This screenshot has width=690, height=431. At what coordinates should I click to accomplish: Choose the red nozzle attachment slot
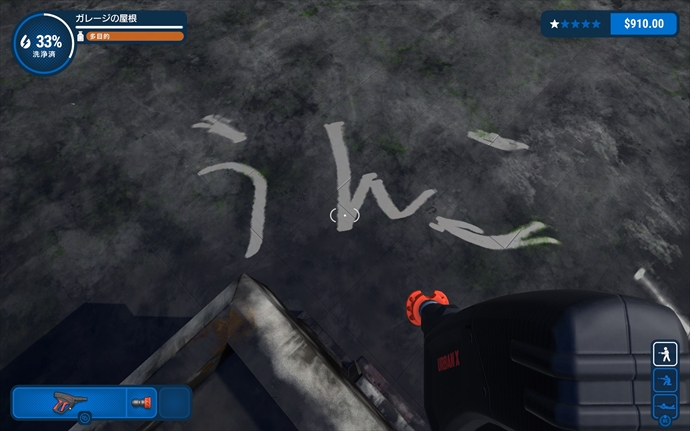coord(141,402)
